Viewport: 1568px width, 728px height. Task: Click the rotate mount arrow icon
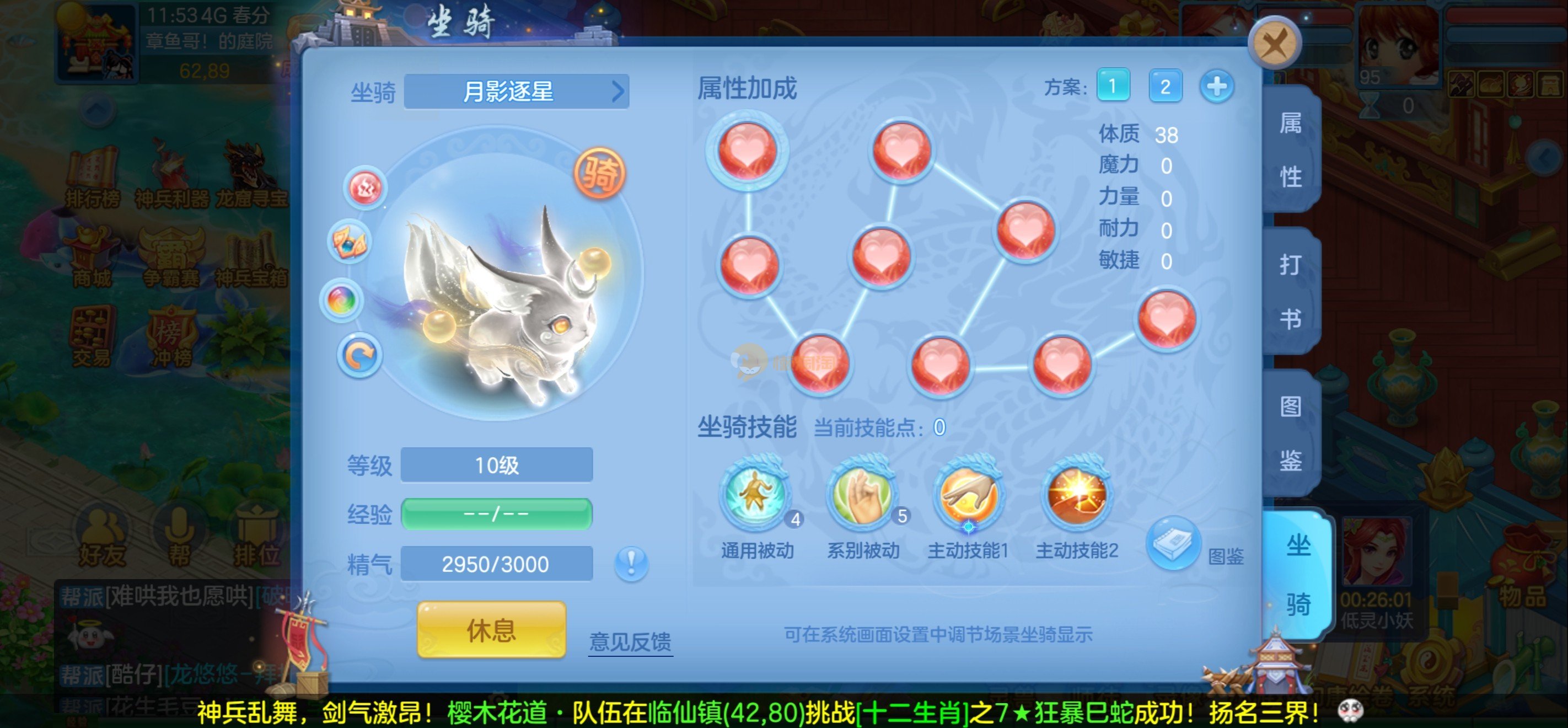coord(359,356)
